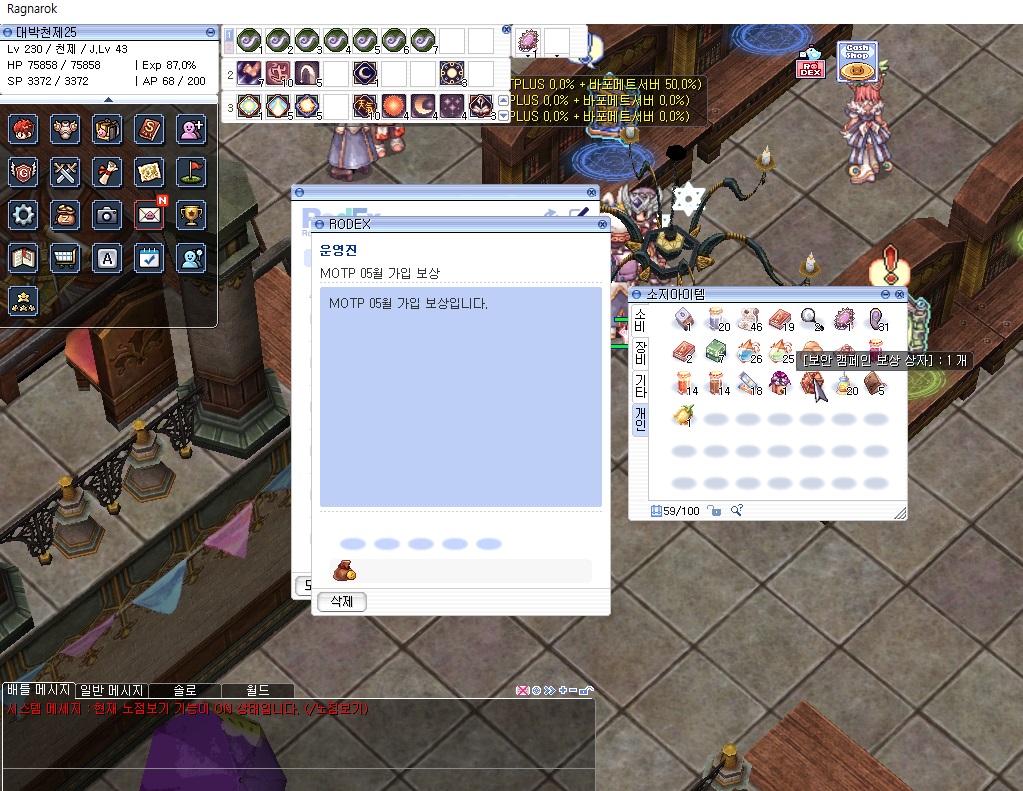Close the 소지아이템 inventory window

tap(899, 294)
